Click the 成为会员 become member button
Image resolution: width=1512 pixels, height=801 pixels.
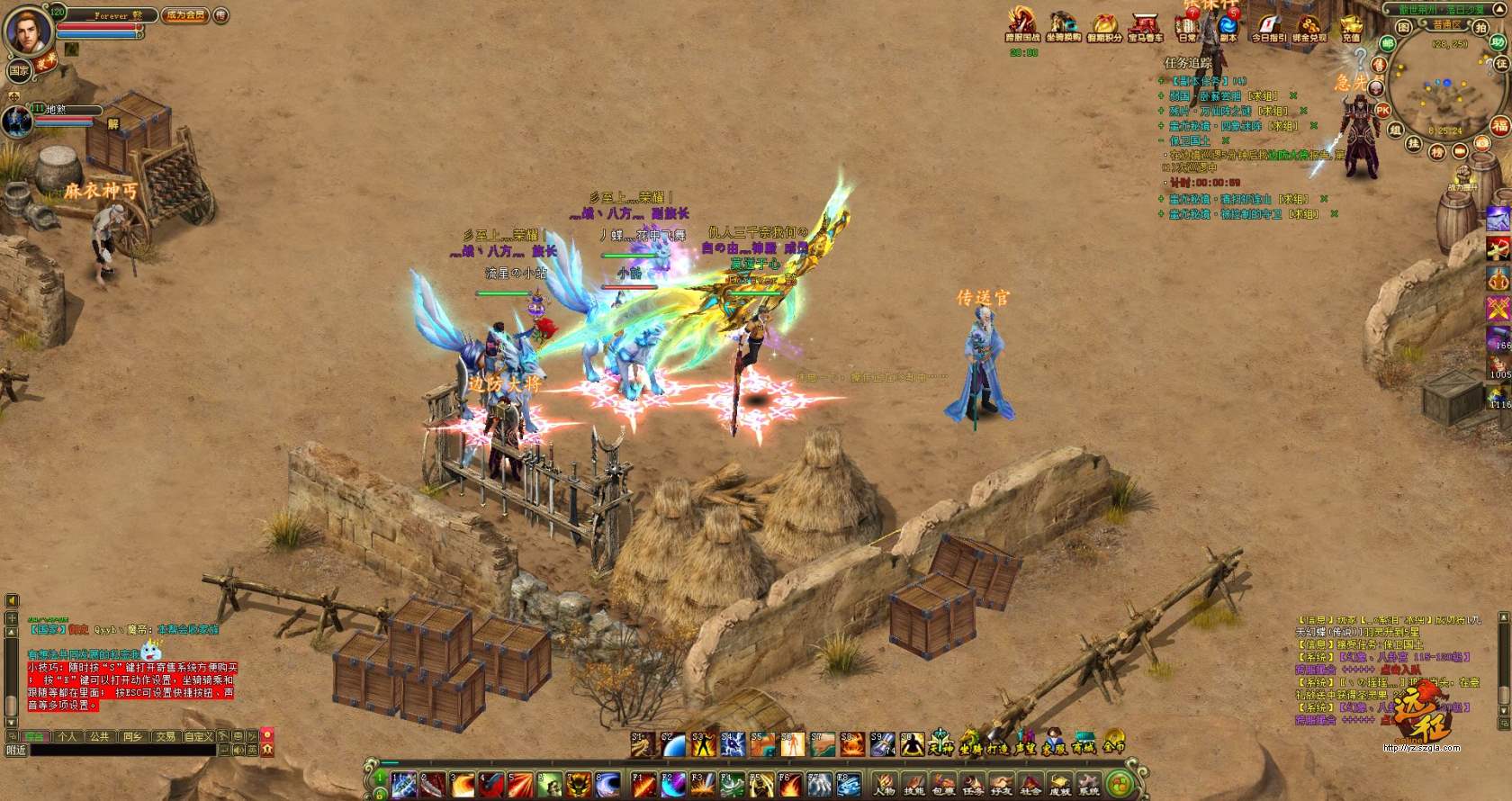(184, 15)
